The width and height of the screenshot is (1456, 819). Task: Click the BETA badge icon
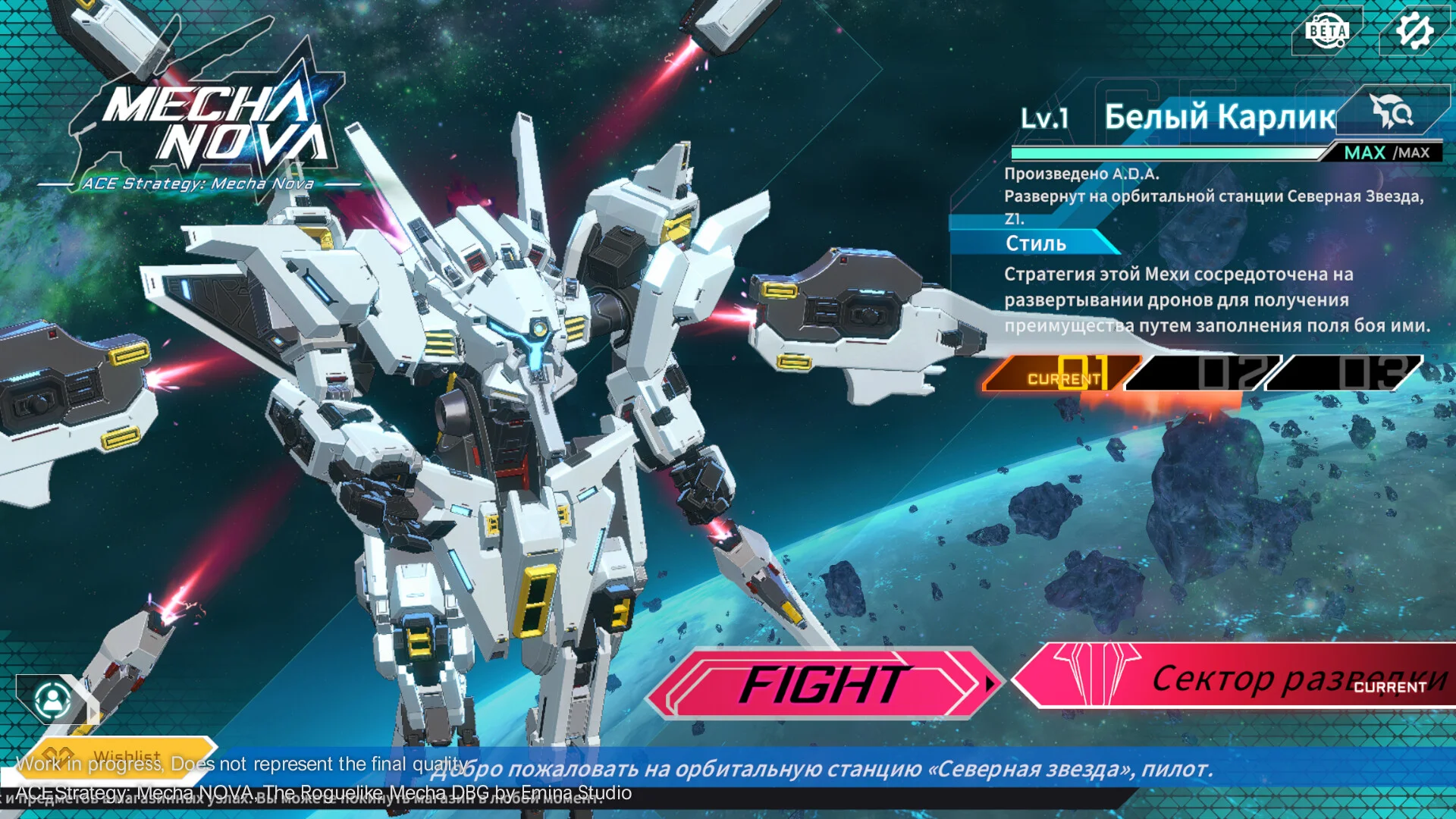[x=1327, y=31]
